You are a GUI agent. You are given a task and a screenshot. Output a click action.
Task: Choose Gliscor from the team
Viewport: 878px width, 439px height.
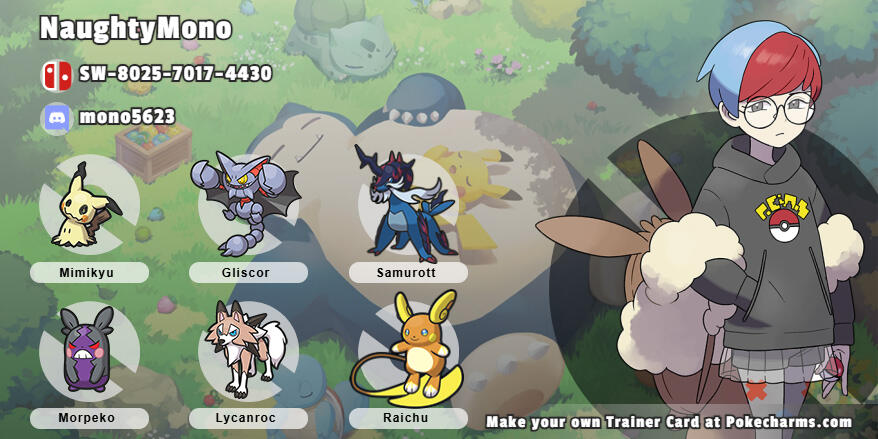[246, 204]
